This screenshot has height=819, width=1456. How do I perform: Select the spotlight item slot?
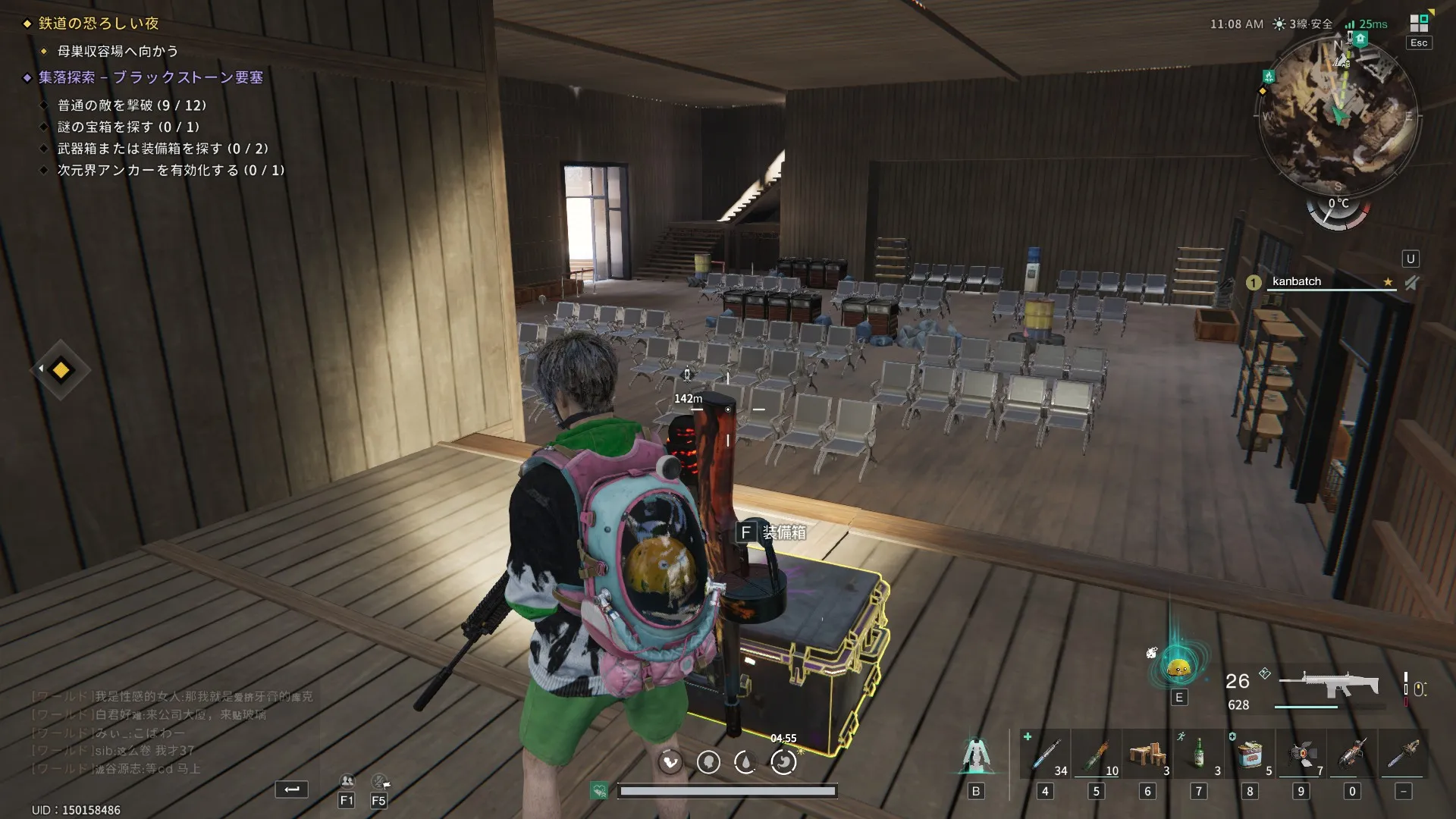1301,755
